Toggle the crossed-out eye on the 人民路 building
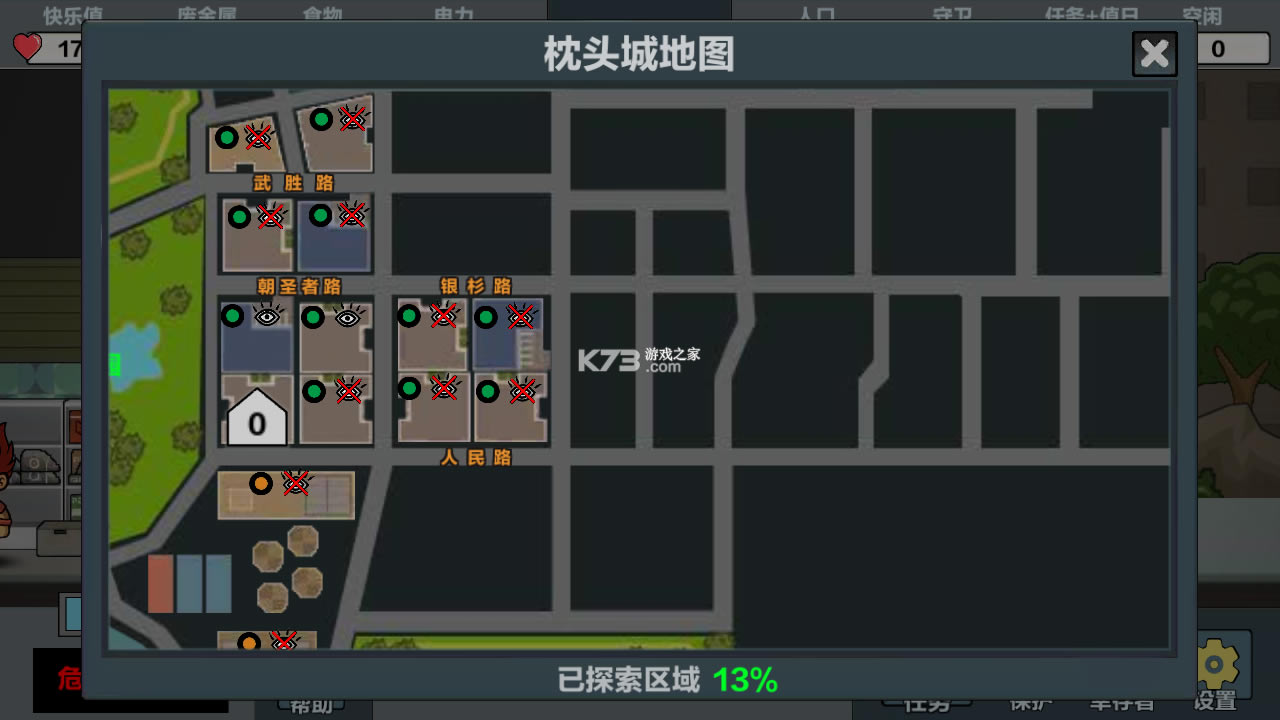The width and height of the screenshot is (1280, 720). (x=443, y=390)
